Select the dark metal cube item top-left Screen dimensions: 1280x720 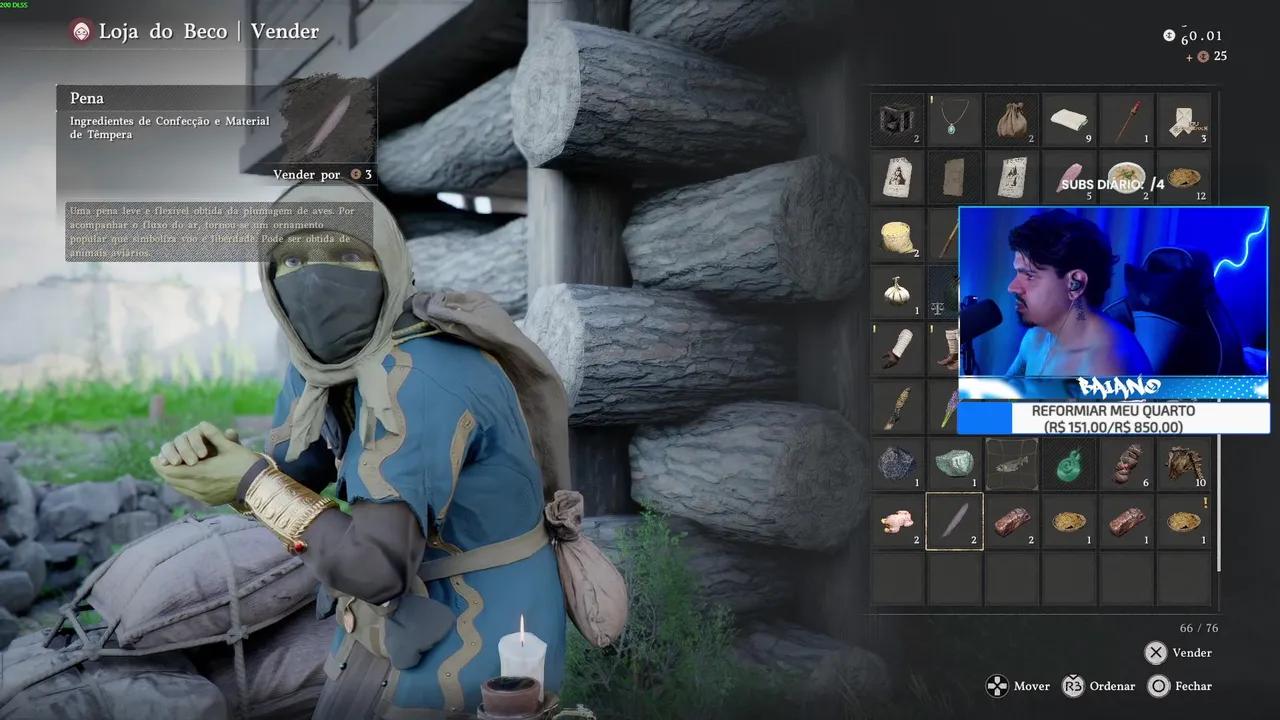pos(897,120)
